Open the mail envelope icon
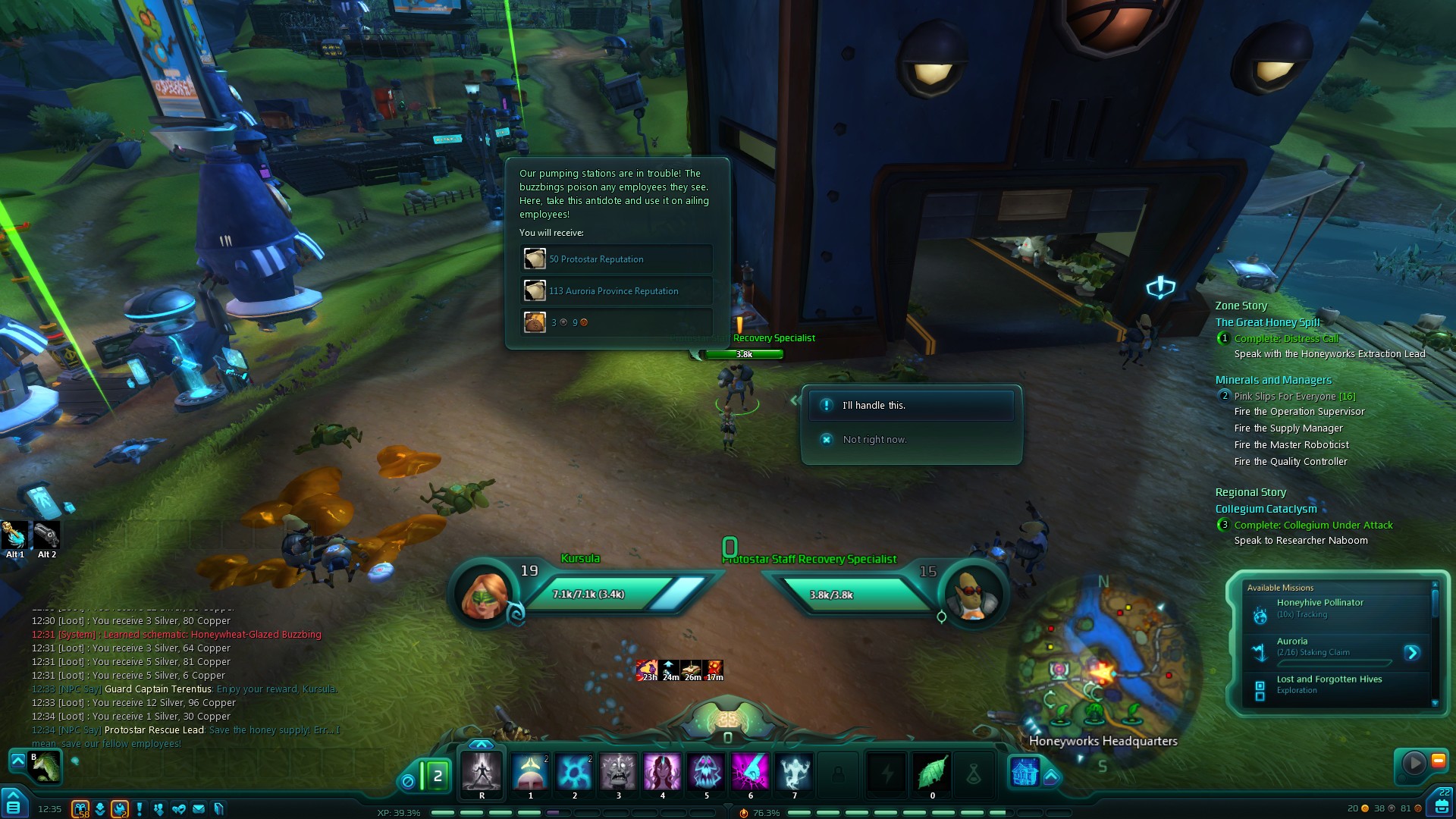 pyautogui.click(x=199, y=809)
